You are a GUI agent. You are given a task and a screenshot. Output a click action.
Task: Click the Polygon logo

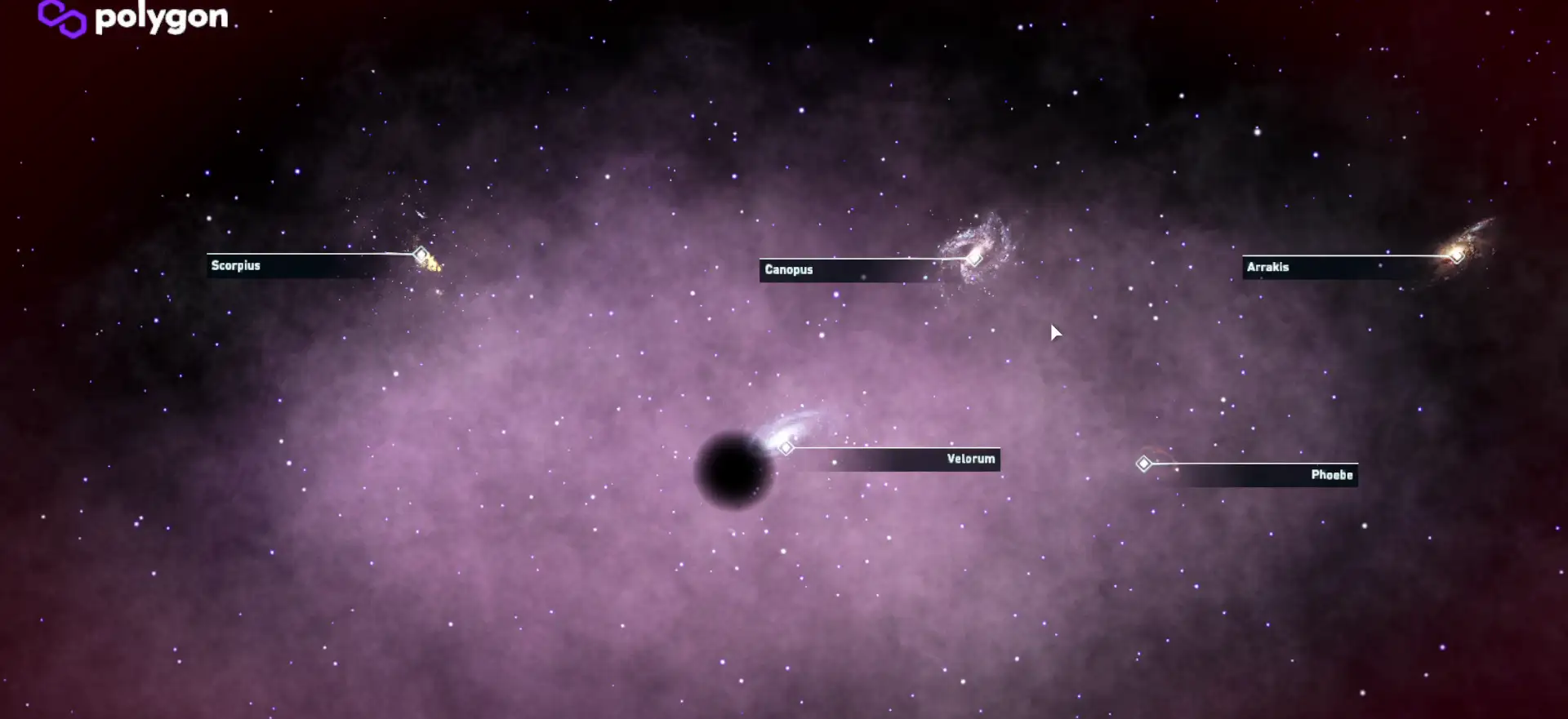pos(134,18)
